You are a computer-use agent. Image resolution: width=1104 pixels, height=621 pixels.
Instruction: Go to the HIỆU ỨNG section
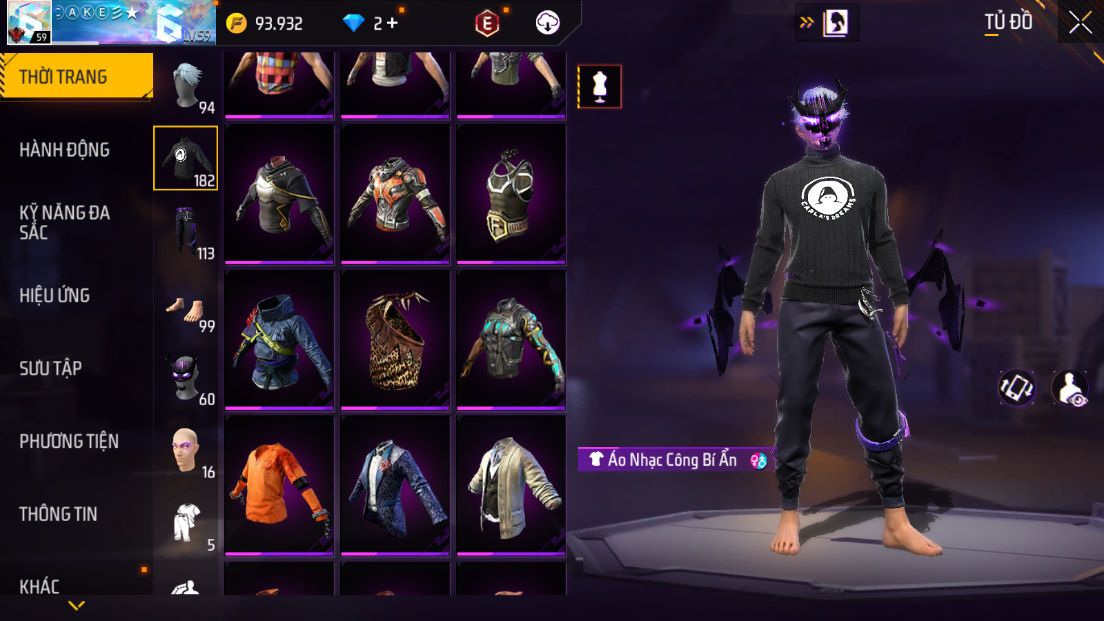click(x=55, y=296)
